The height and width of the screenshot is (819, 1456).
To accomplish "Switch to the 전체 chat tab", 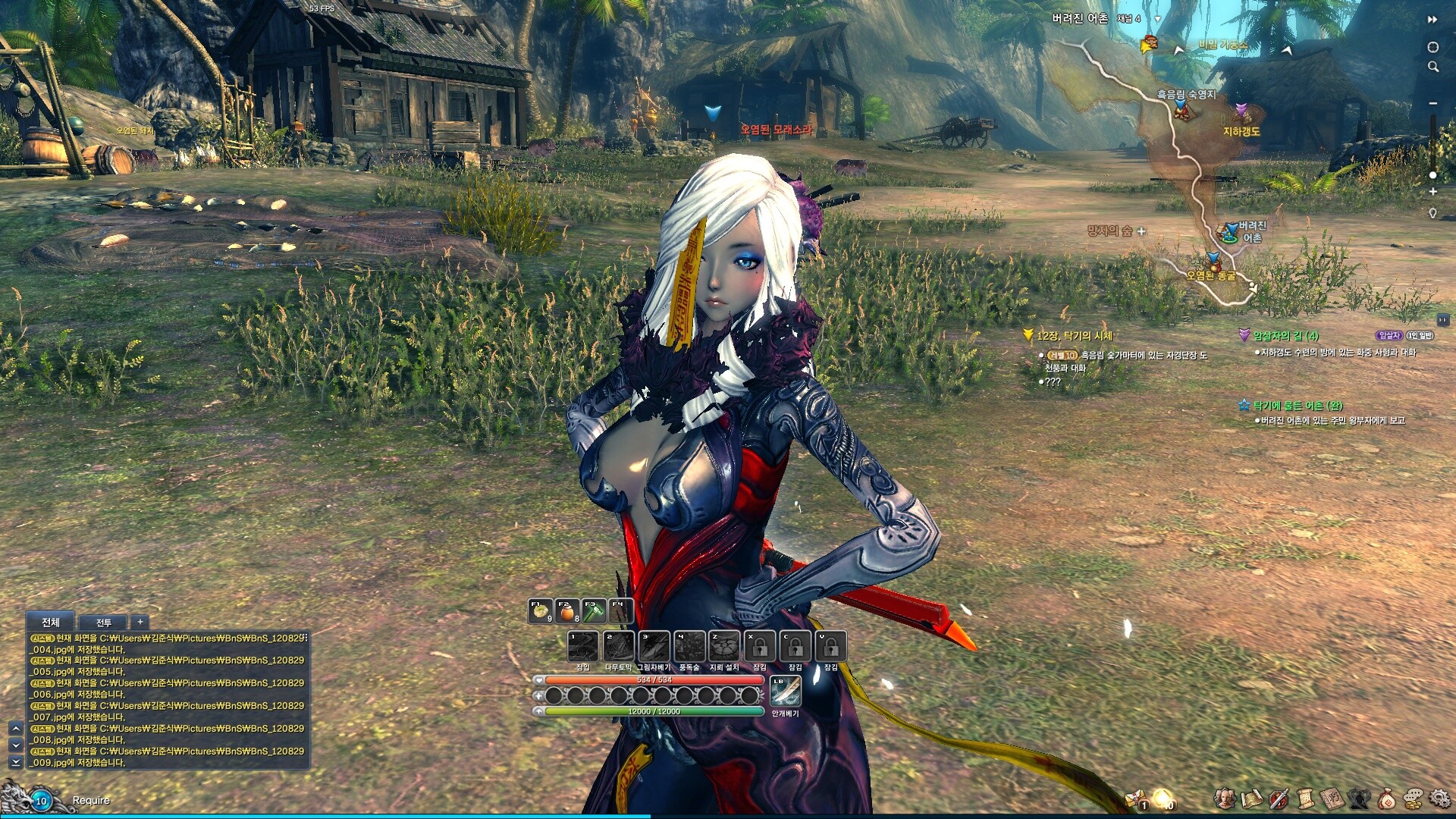I will pos(50,622).
